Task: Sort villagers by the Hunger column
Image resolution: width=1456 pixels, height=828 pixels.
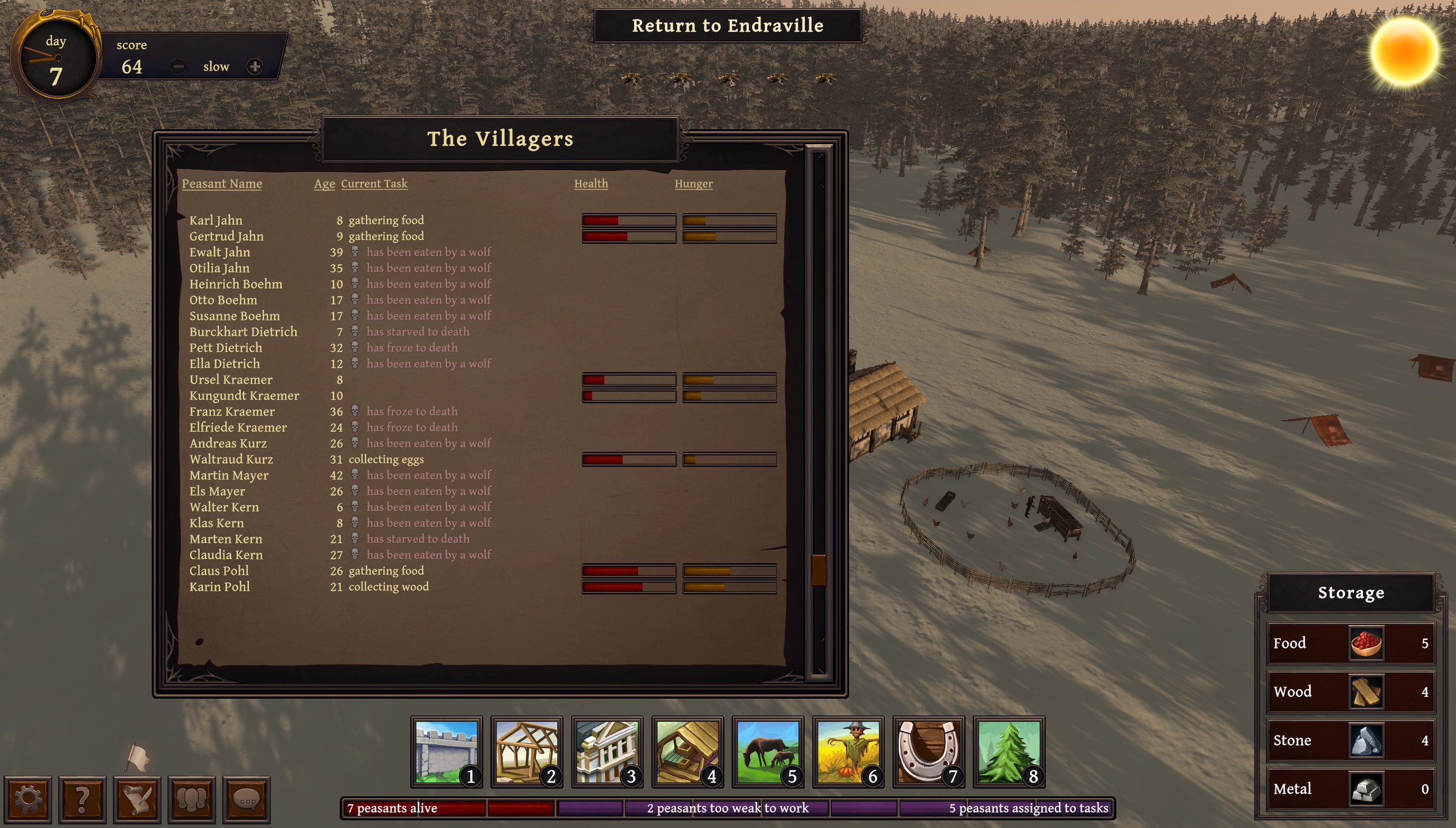Action: coord(693,183)
